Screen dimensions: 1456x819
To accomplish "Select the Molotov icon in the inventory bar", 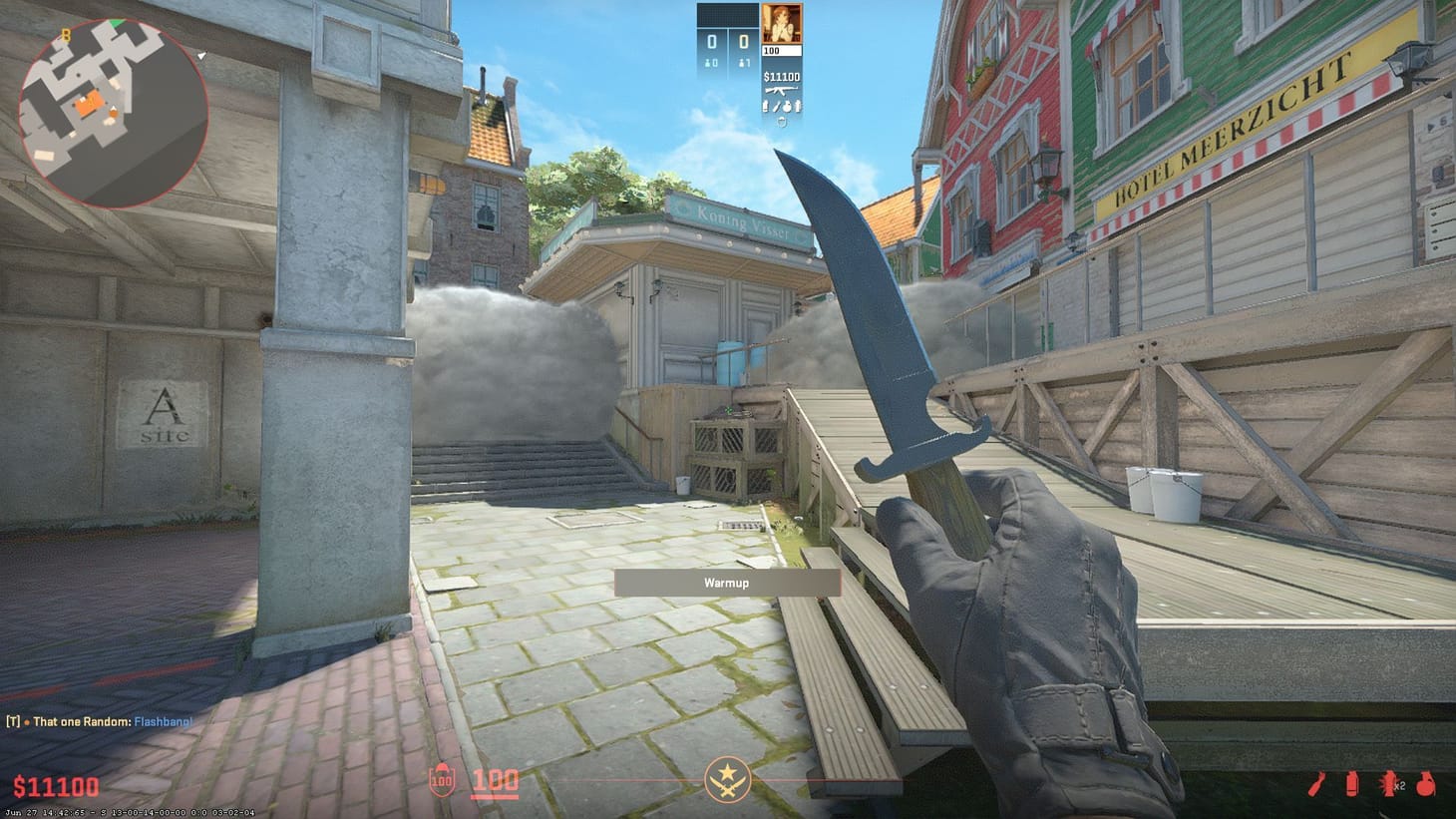I will point(1315,784).
